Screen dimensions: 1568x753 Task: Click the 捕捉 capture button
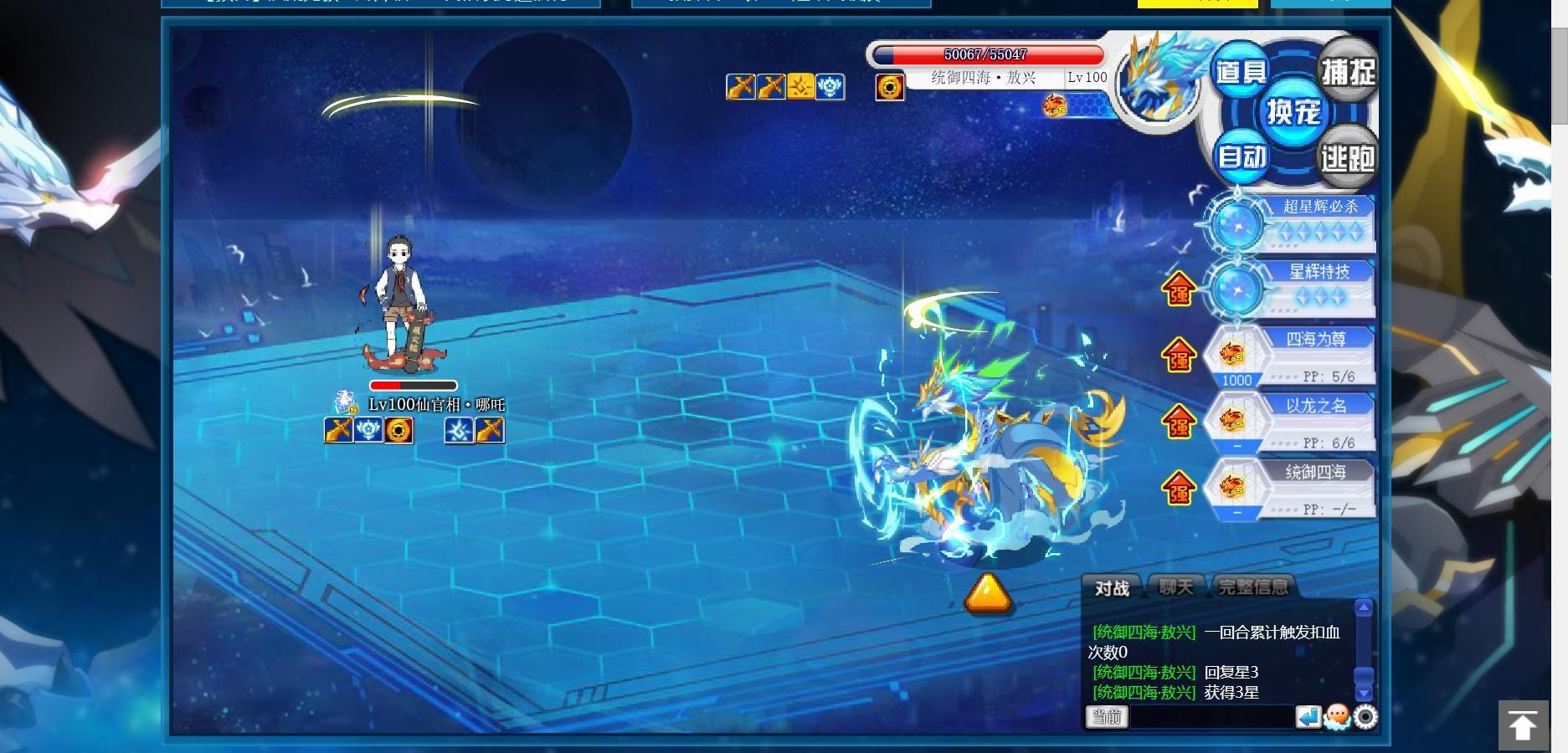1347,72
